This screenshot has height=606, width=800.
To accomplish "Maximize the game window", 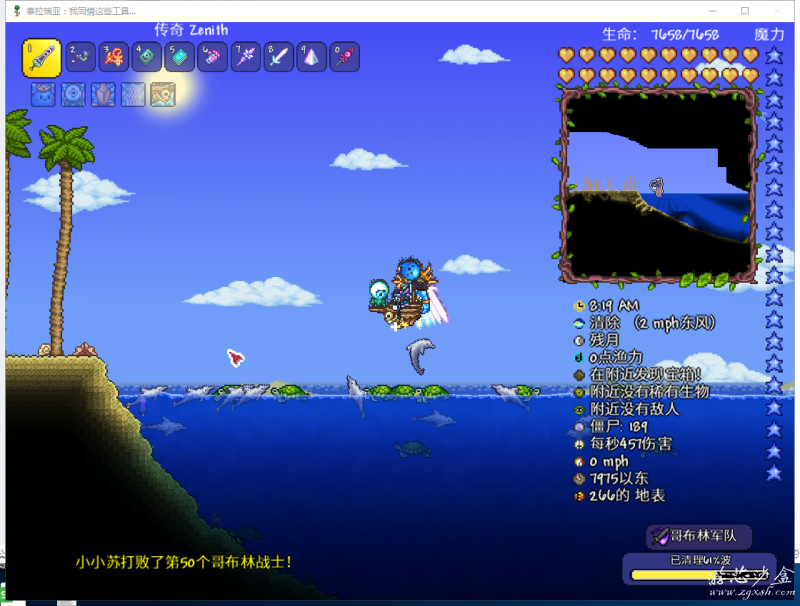I will click(x=745, y=10).
